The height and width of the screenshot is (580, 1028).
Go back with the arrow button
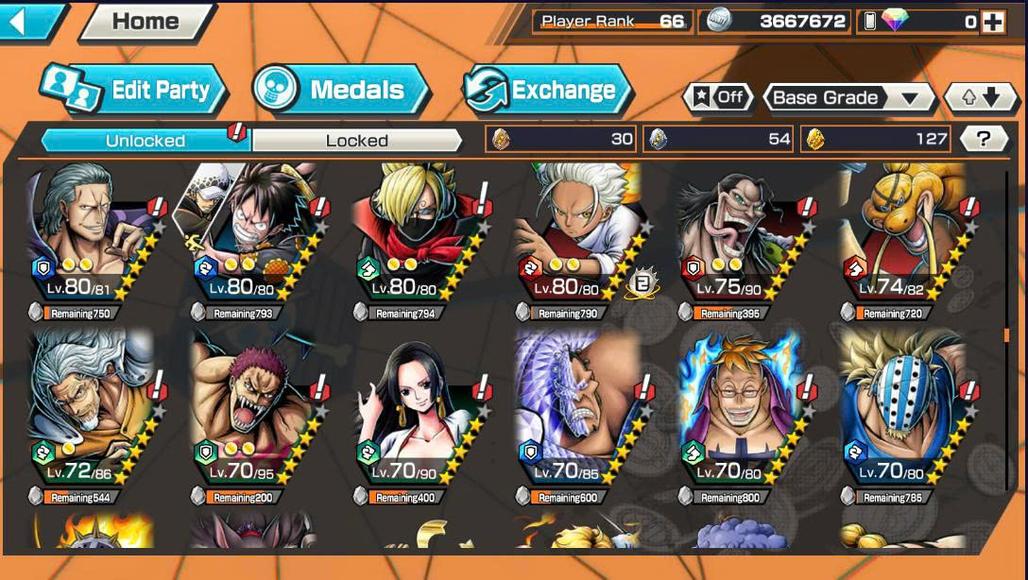pyautogui.click(x=30, y=21)
